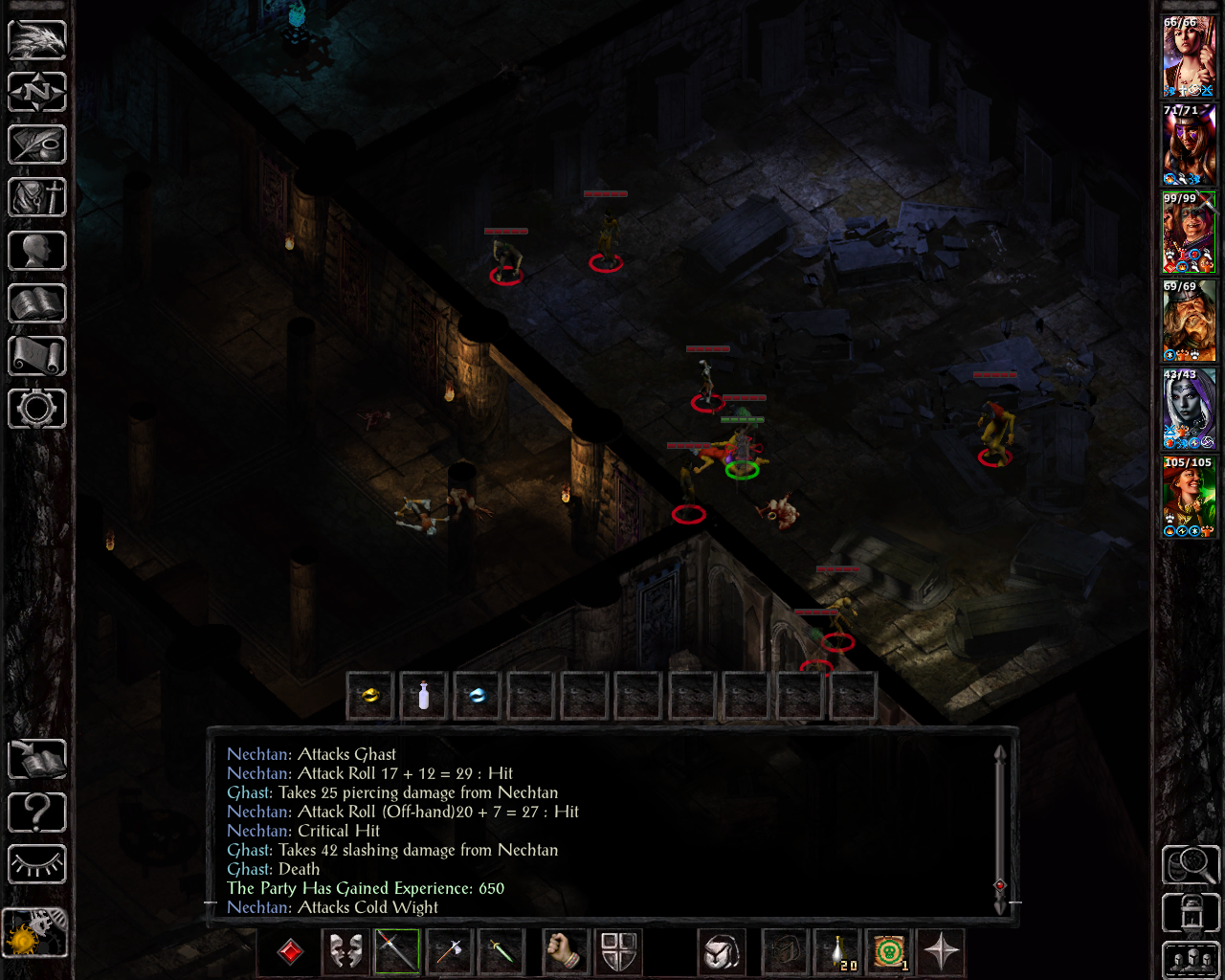Open the options gear menu
This screenshot has width=1225, height=980.
pos(37,409)
